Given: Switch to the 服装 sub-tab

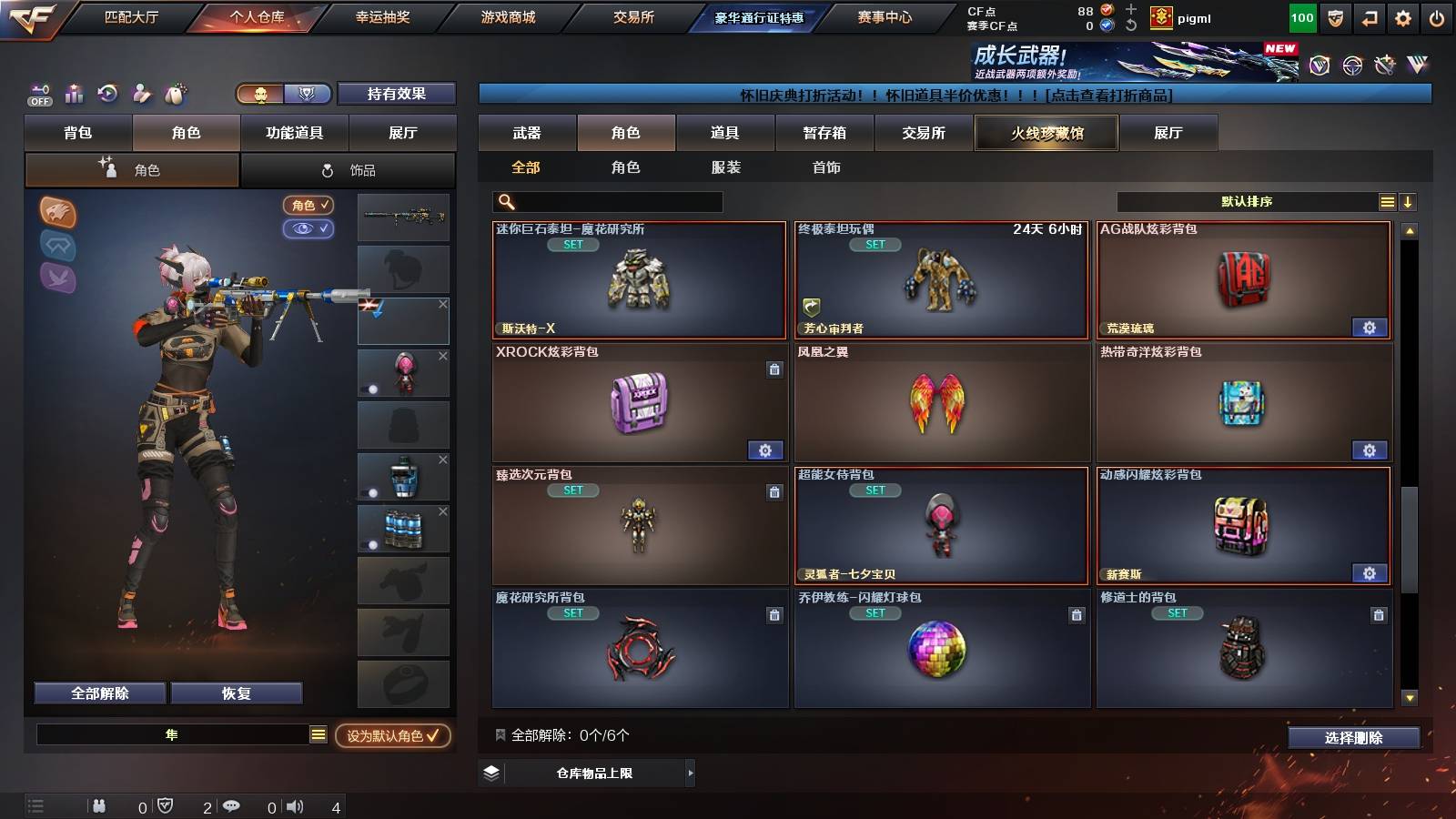Looking at the screenshot, I should (x=726, y=167).
